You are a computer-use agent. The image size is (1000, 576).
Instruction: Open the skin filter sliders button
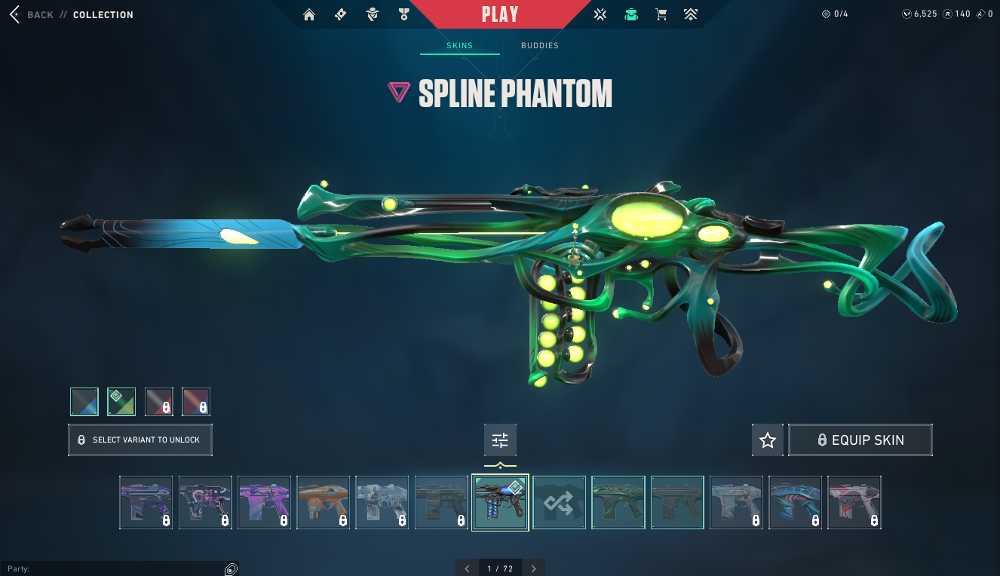pyautogui.click(x=500, y=440)
